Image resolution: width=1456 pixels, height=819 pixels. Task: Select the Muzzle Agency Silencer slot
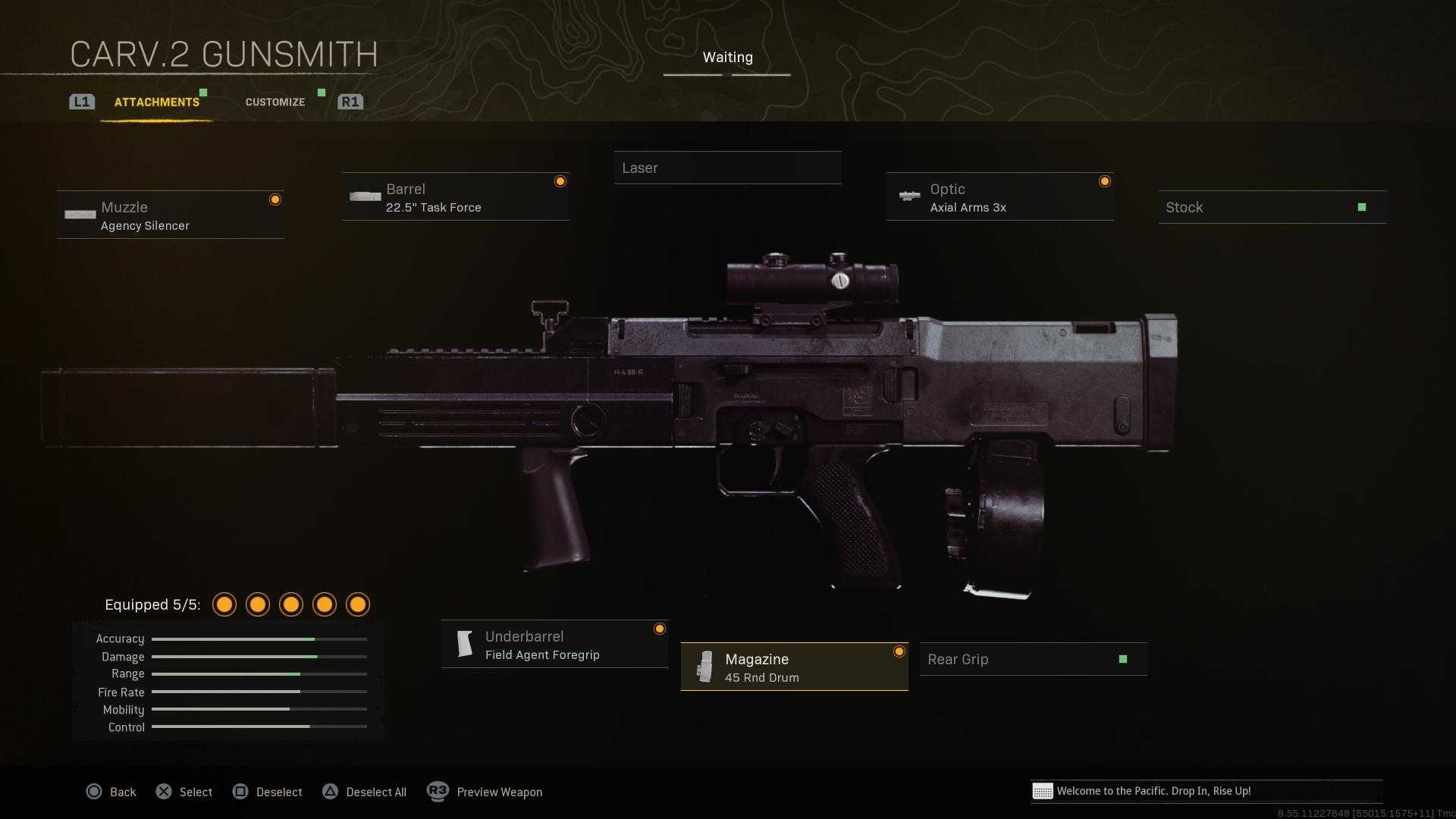tap(171, 215)
